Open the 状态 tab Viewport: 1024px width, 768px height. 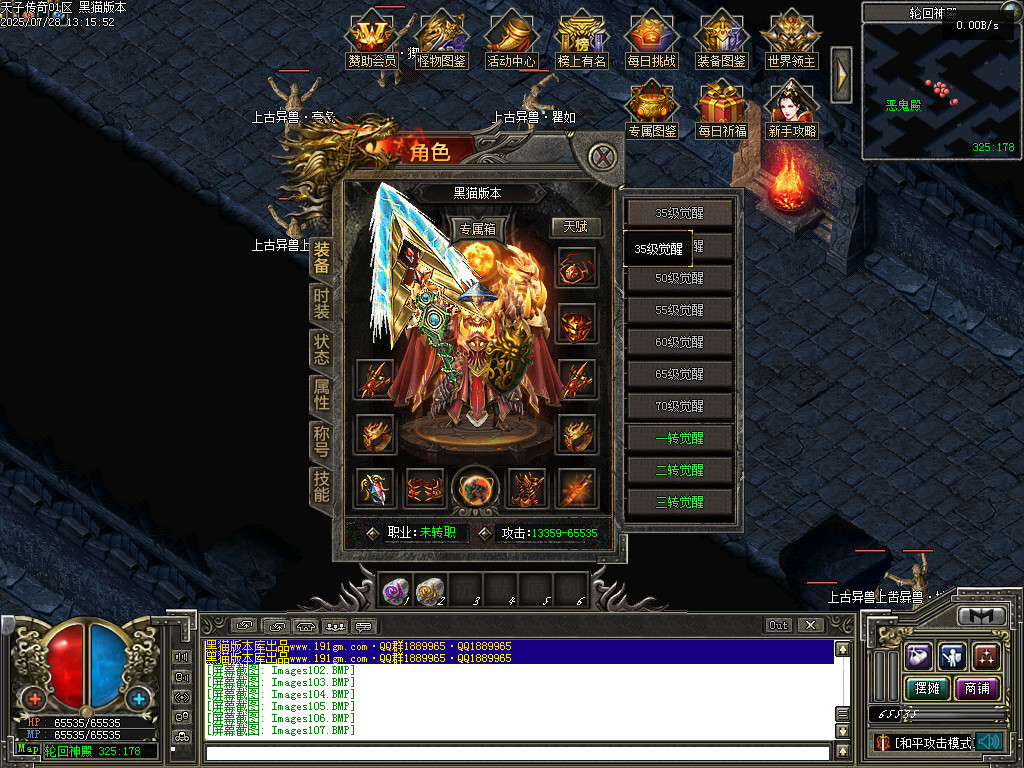(321, 349)
